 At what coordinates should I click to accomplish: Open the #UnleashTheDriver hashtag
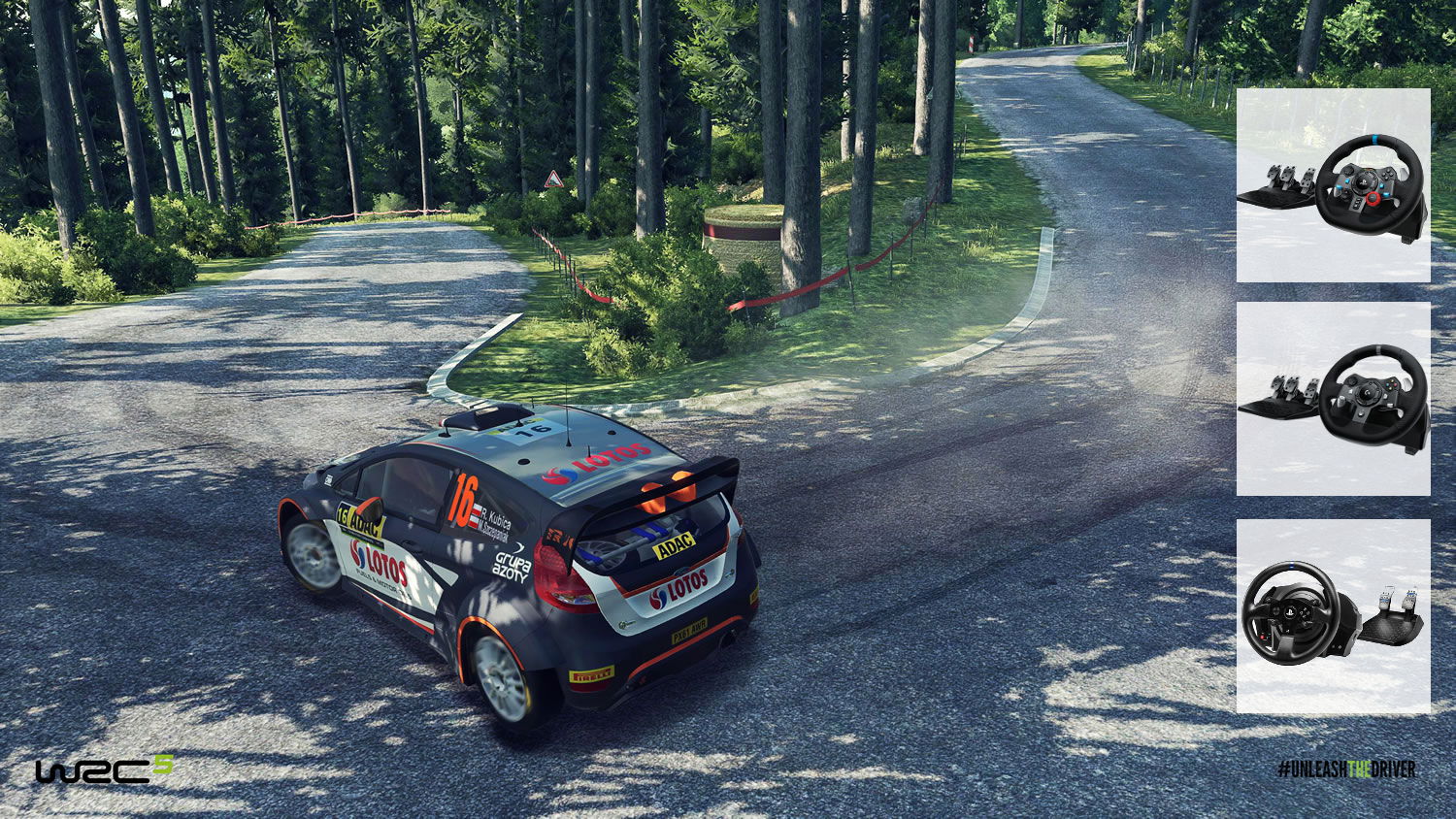point(1346,770)
